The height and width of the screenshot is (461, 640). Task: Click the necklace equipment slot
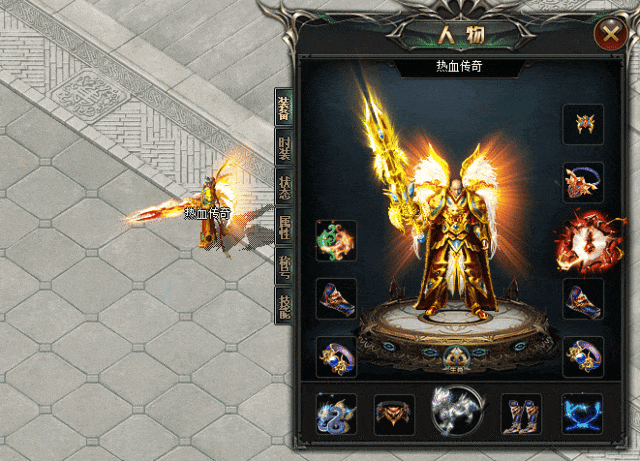coord(583,182)
